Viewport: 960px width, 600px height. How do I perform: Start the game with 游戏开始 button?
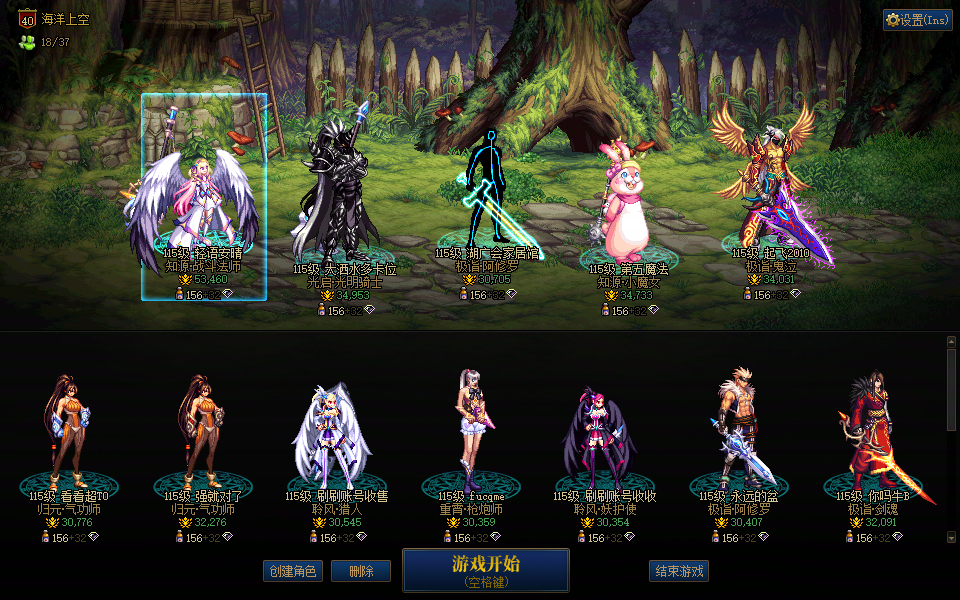point(485,569)
